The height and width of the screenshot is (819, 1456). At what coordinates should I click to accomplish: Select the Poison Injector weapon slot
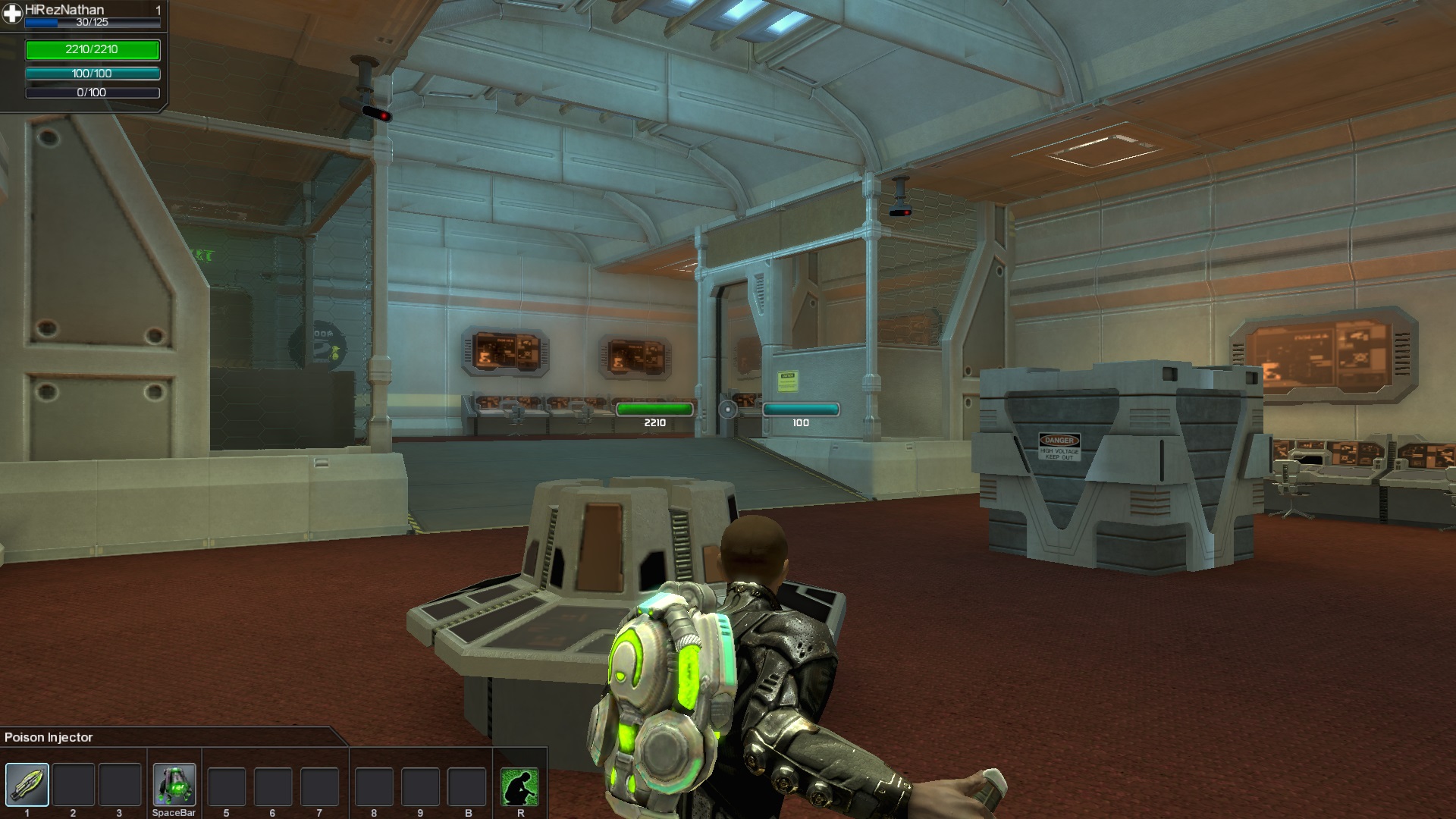(x=27, y=784)
